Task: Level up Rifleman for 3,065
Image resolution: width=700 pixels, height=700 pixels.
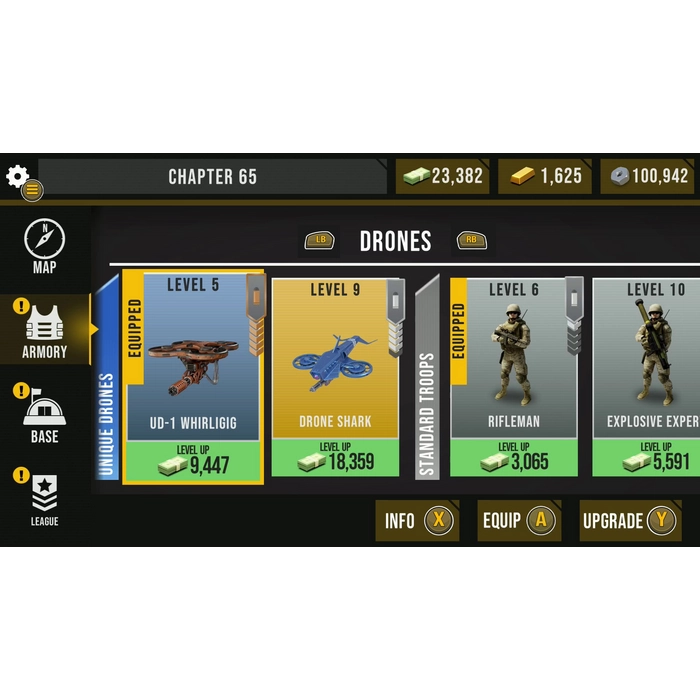Action: tap(514, 458)
